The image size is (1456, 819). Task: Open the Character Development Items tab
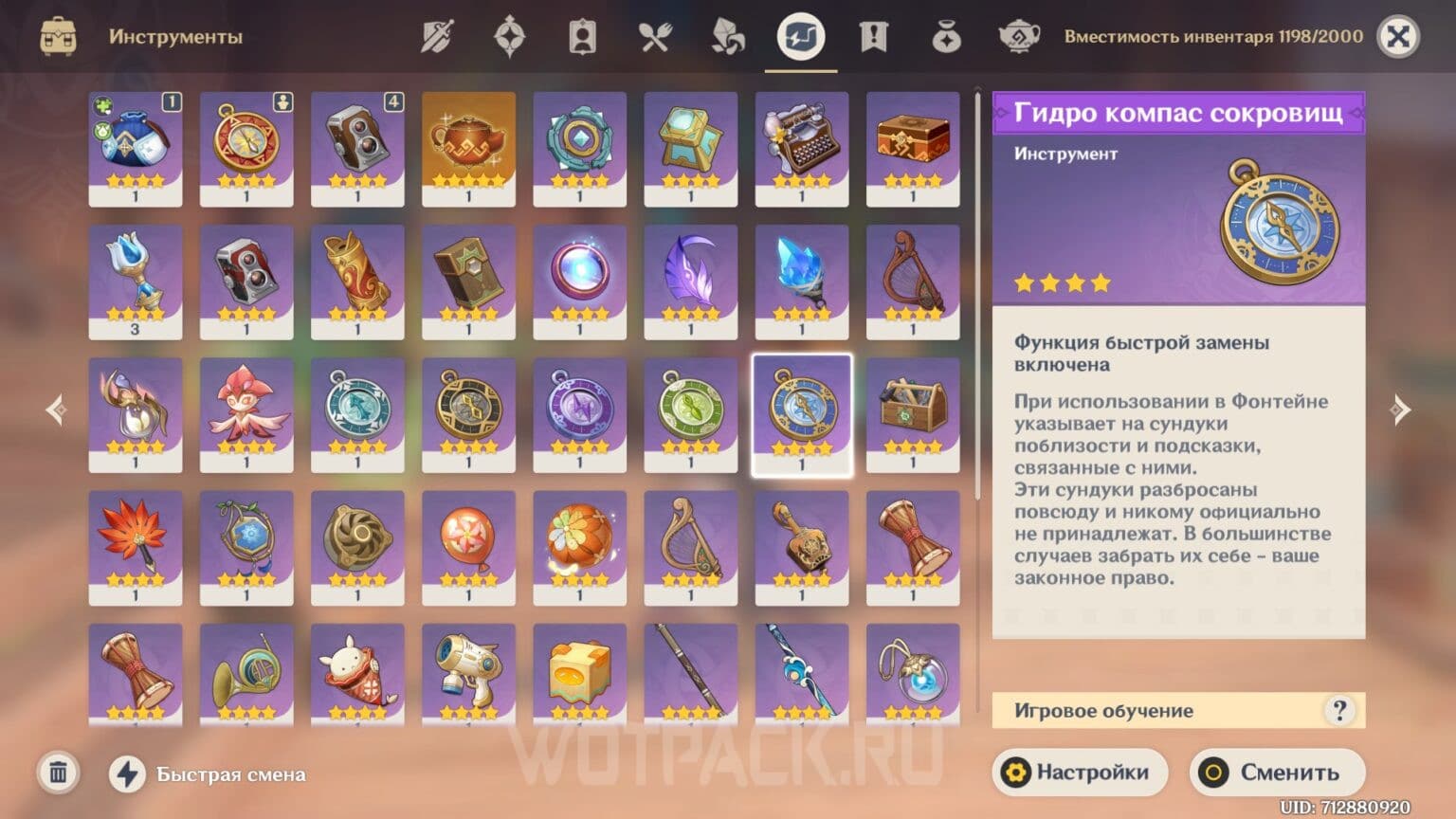pos(582,36)
